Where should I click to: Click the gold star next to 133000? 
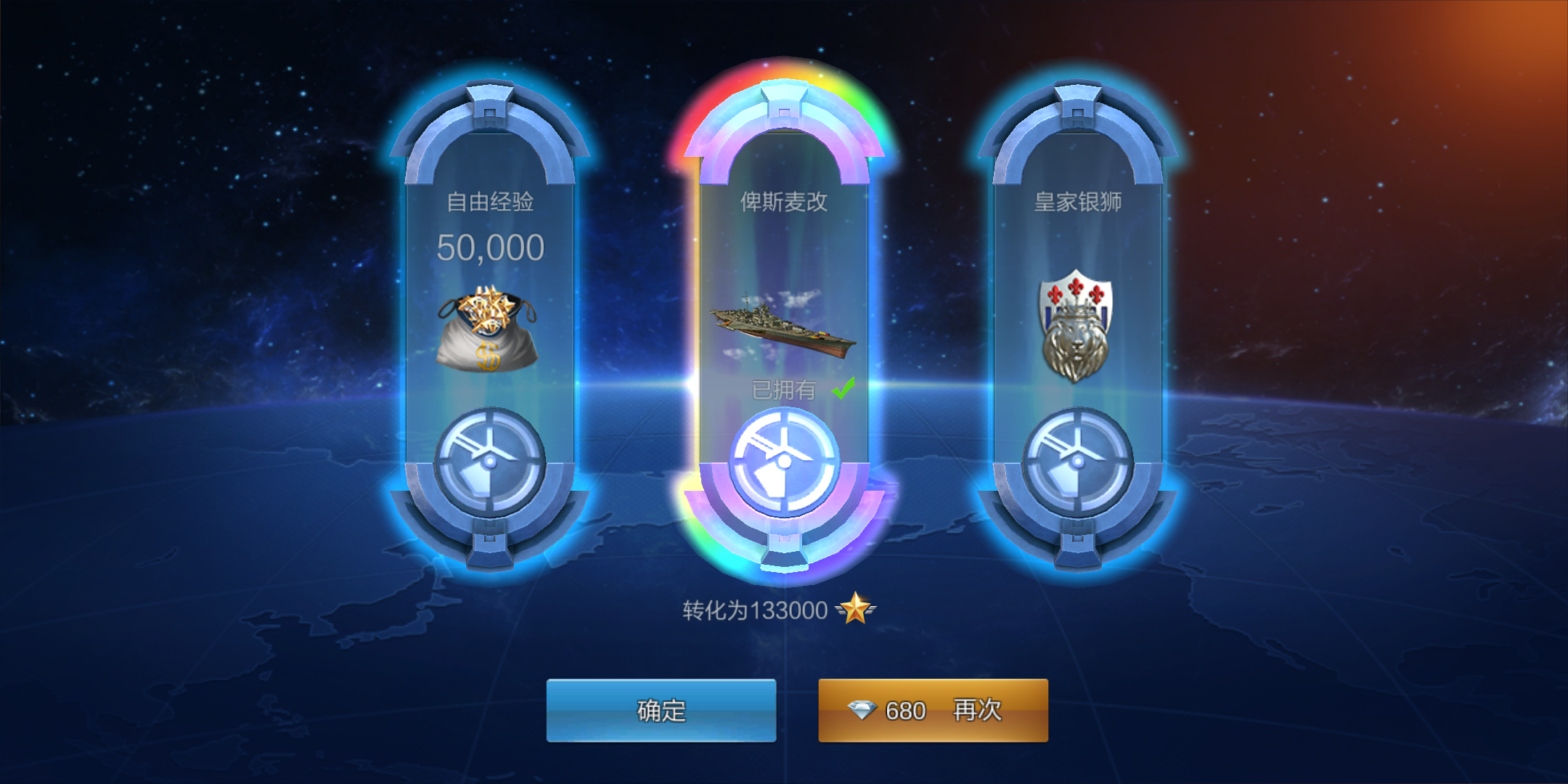coord(857,610)
